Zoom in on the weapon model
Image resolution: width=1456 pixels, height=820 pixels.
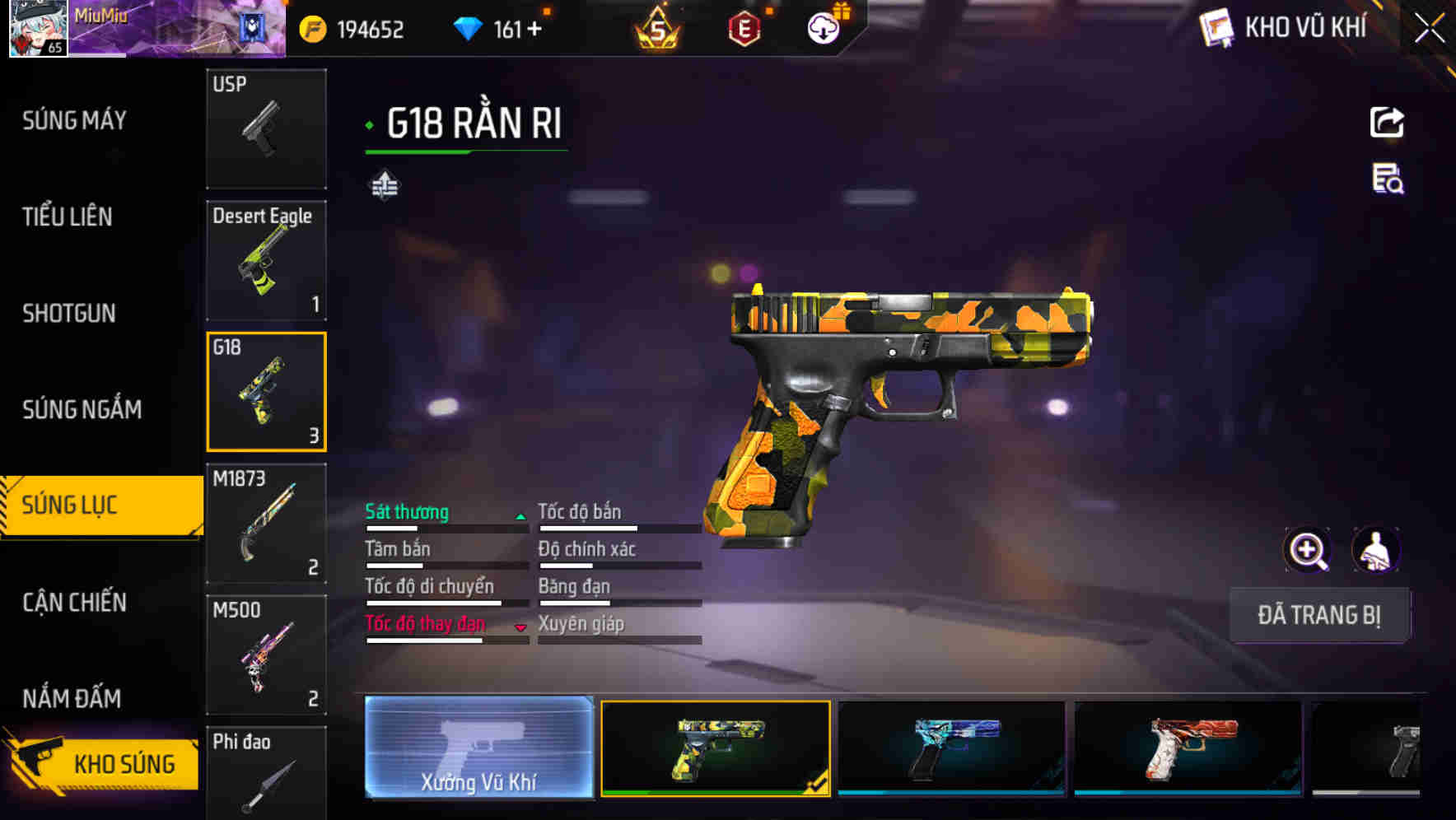click(x=1307, y=549)
